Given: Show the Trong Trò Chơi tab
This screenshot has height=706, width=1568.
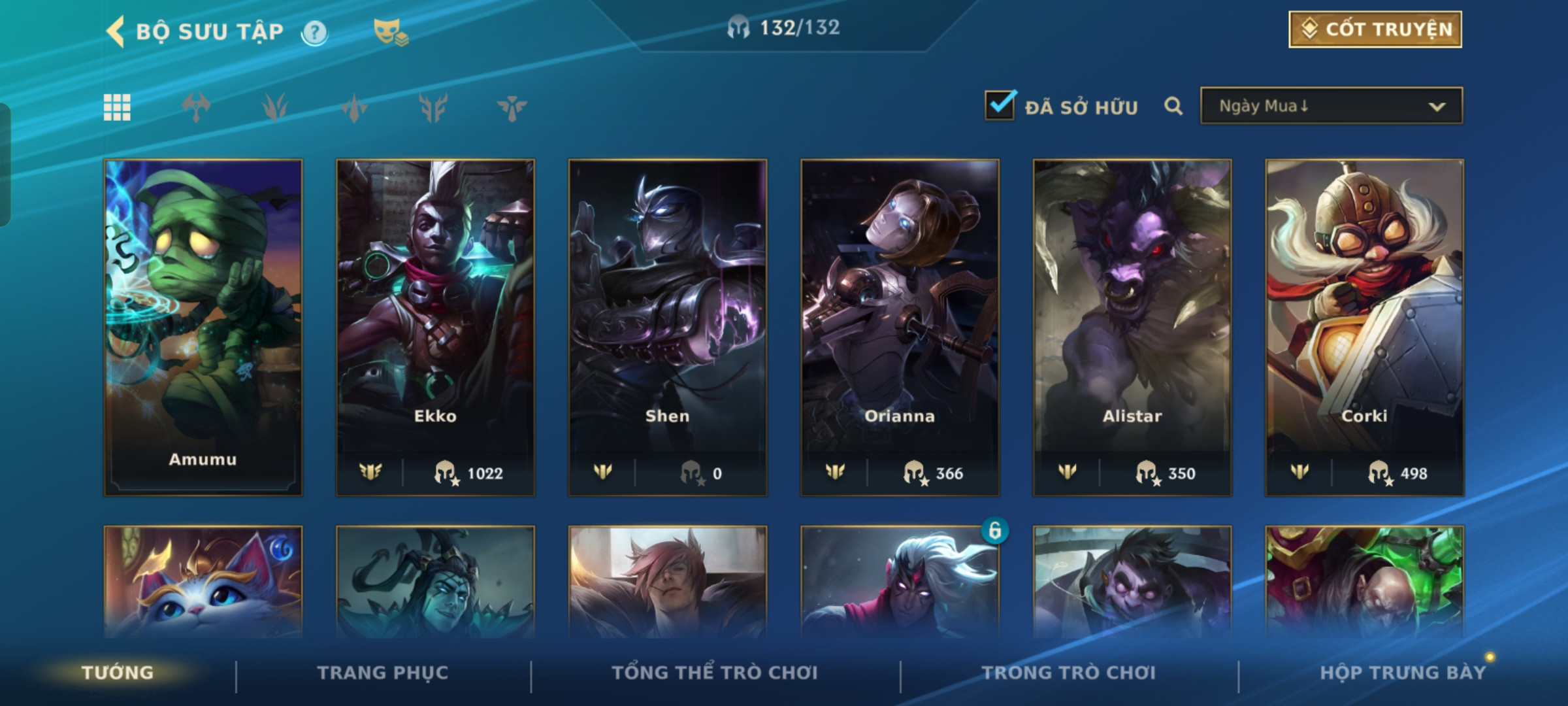Looking at the screenshot, I should (1068, 673).
